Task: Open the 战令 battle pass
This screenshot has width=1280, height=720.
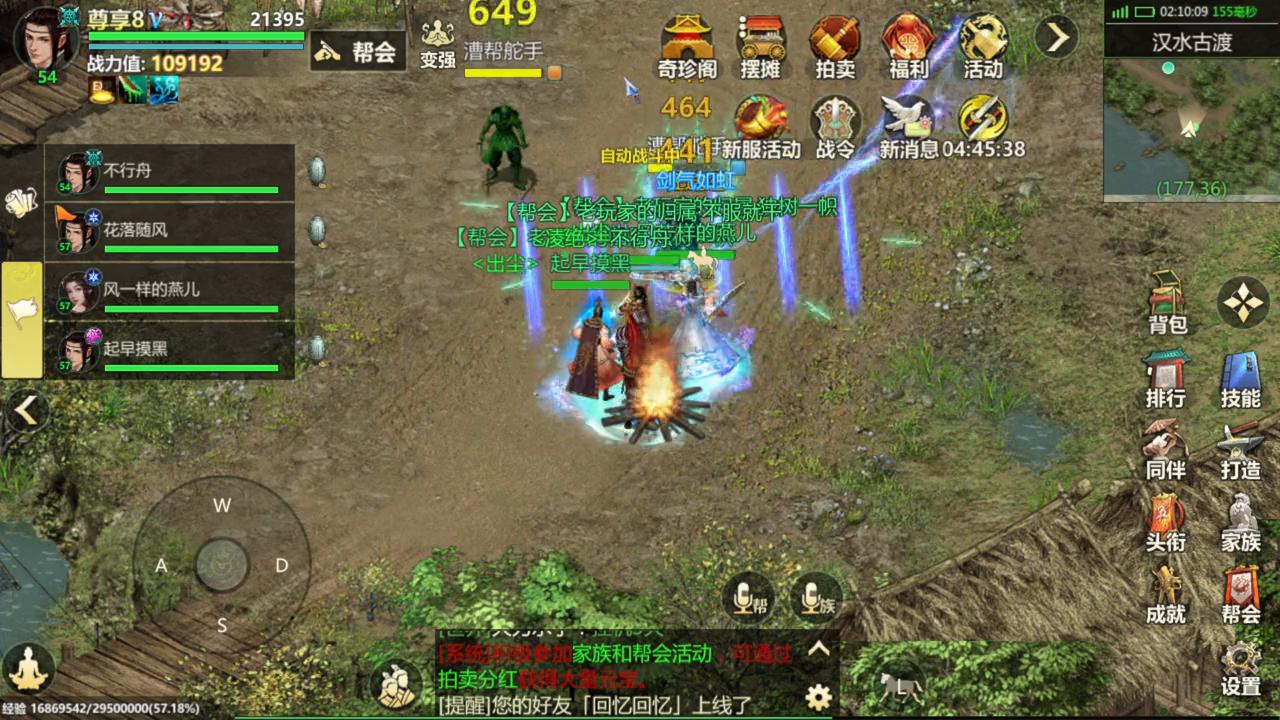Action: pyautogui.click(x=835, y=127)
